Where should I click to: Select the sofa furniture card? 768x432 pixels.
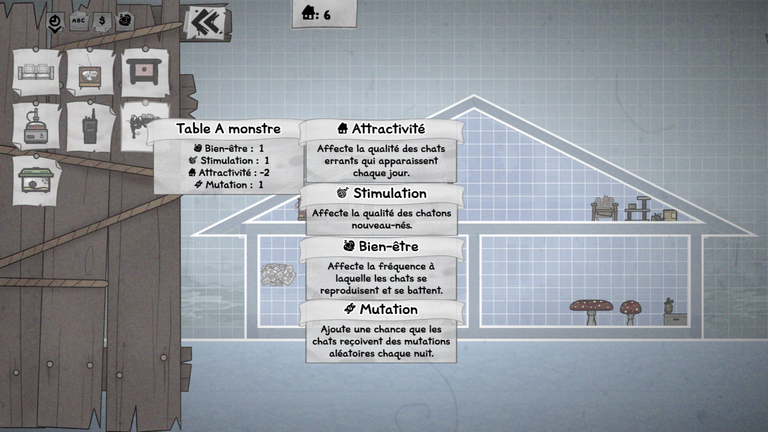pos(38,72)
